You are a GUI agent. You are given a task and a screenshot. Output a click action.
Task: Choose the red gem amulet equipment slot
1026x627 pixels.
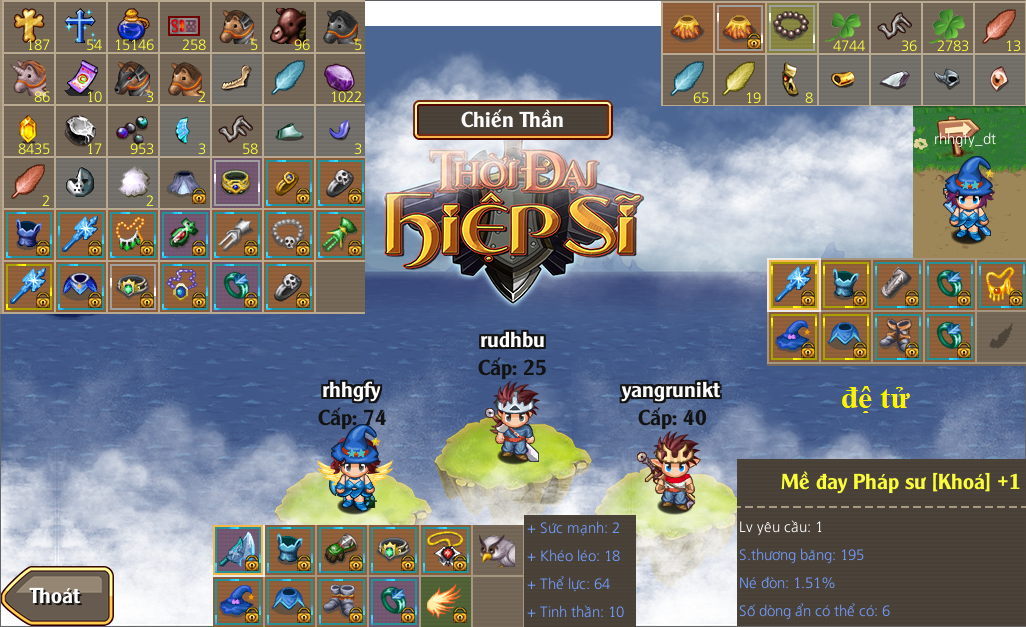pyautogui.click(x=445, y=550)
